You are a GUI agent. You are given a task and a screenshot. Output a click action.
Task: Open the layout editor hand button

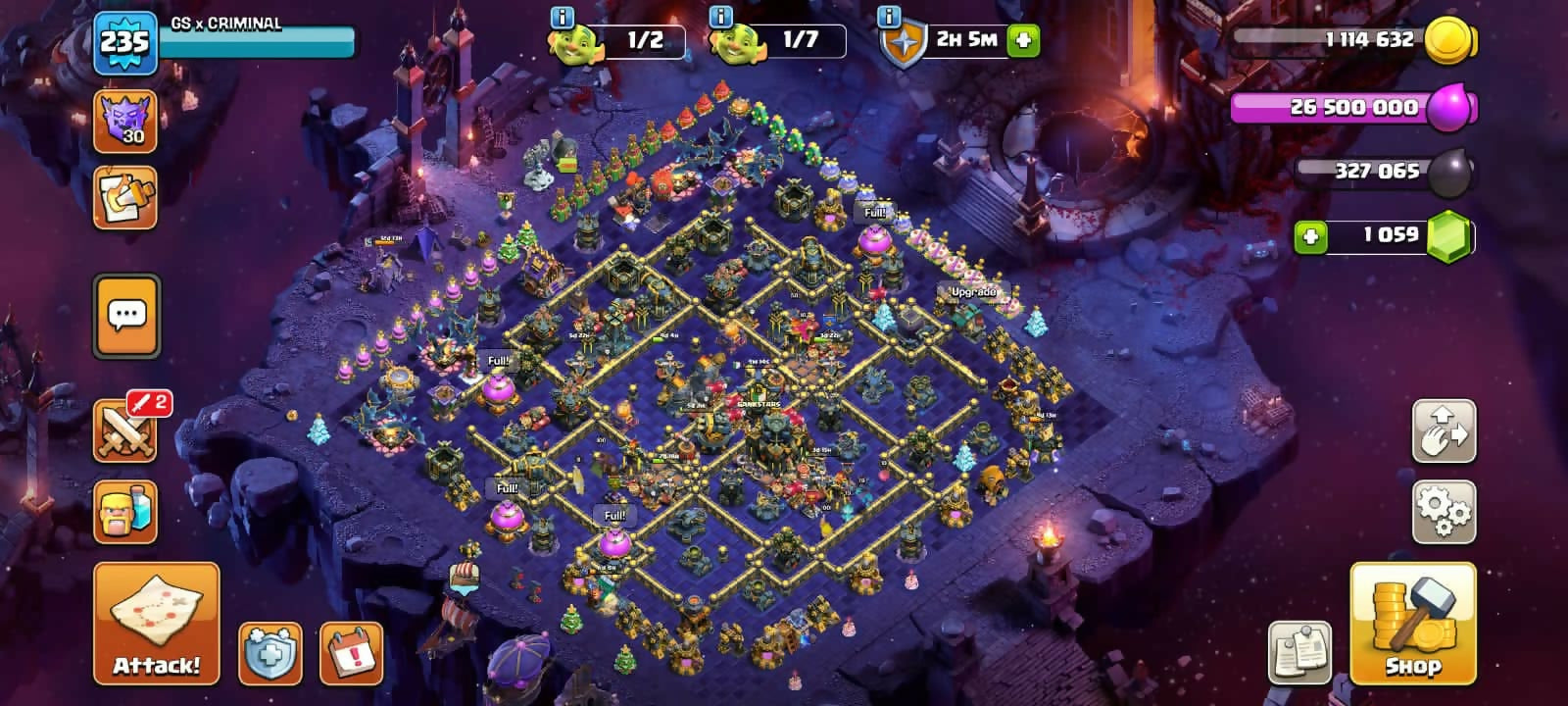click(x=1444, y=430)
